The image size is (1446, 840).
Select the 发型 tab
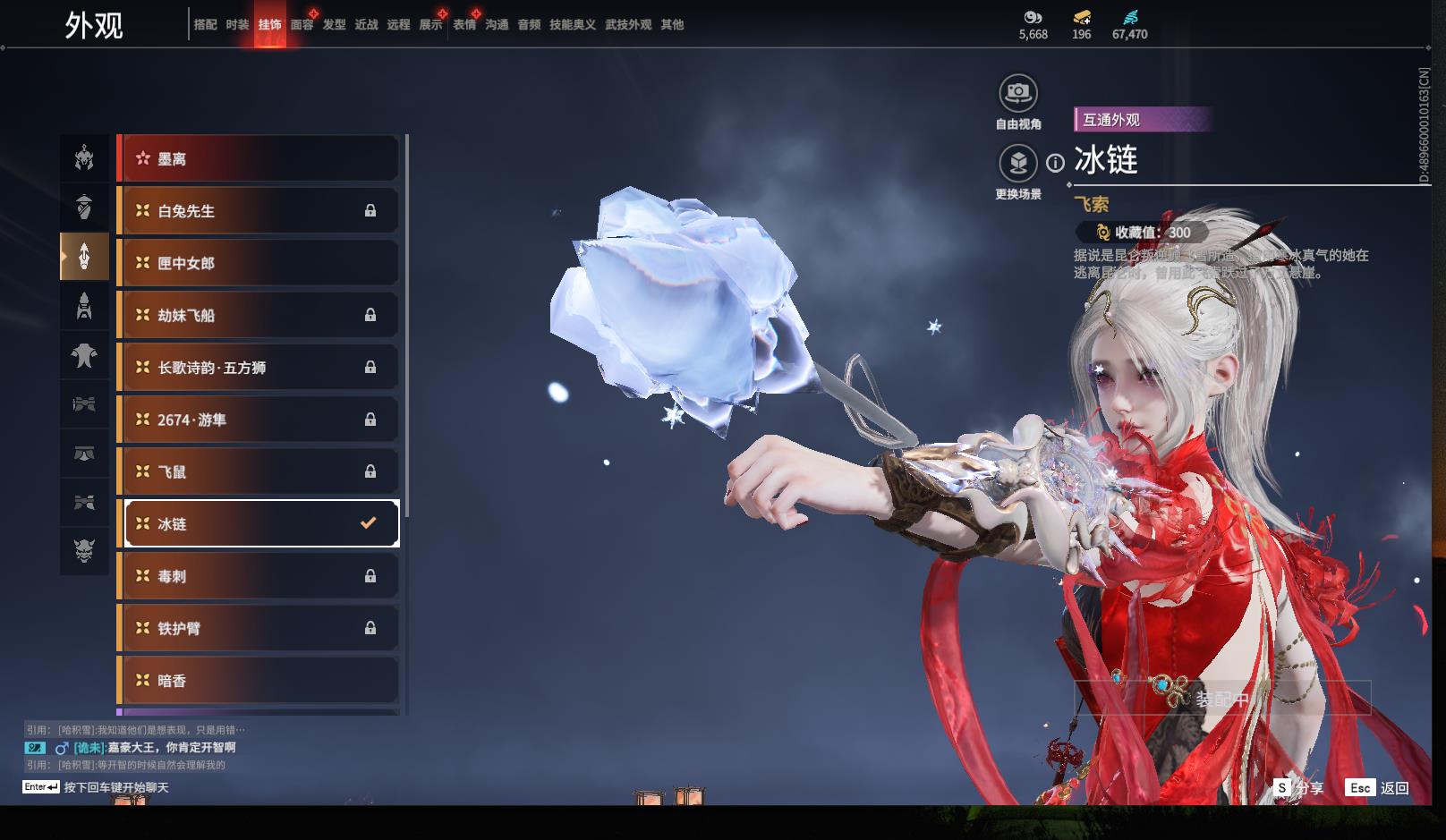coord(334,25)
